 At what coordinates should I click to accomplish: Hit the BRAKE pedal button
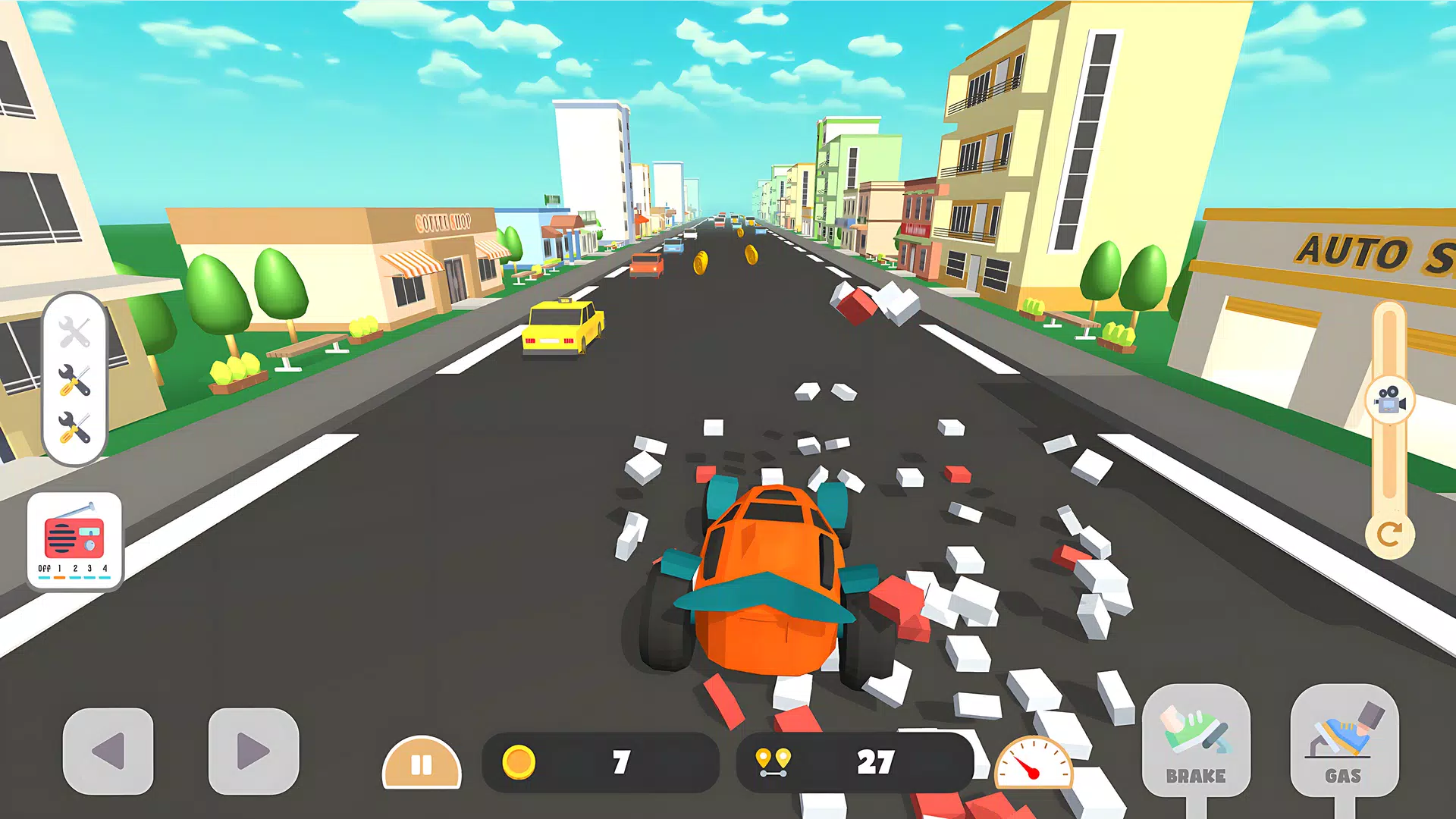1196,741
